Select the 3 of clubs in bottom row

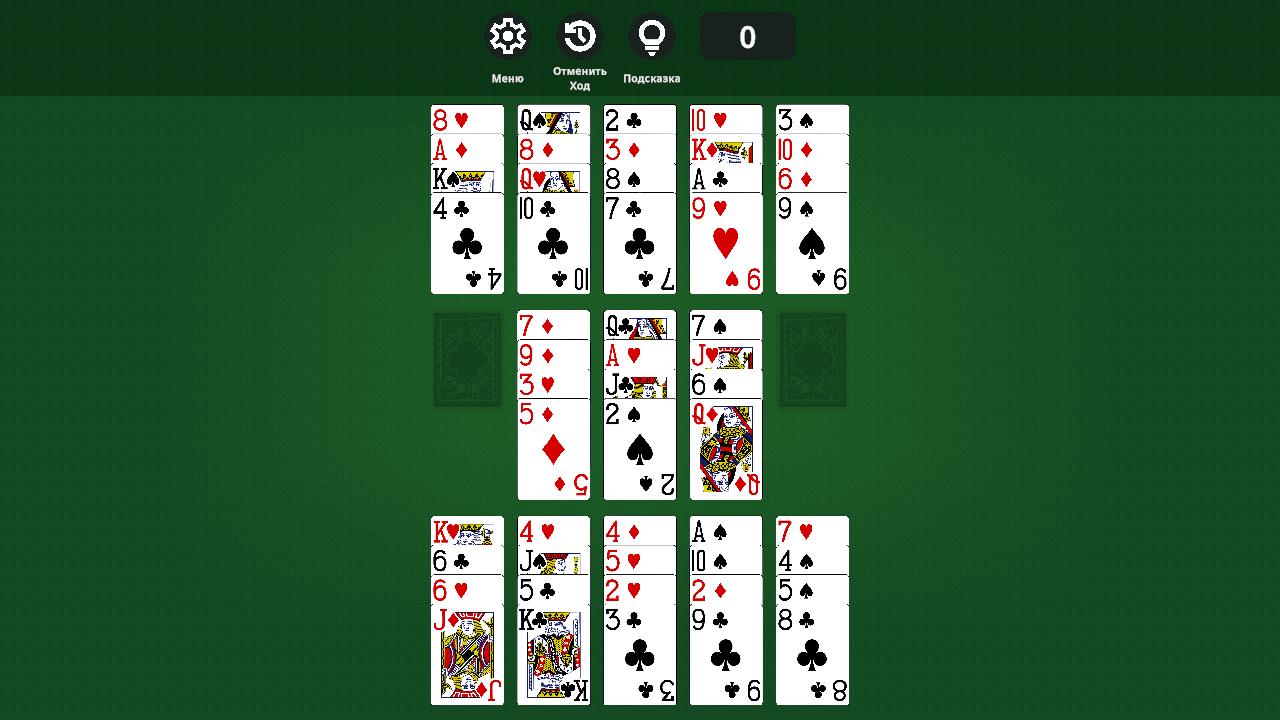pos(639,655)
